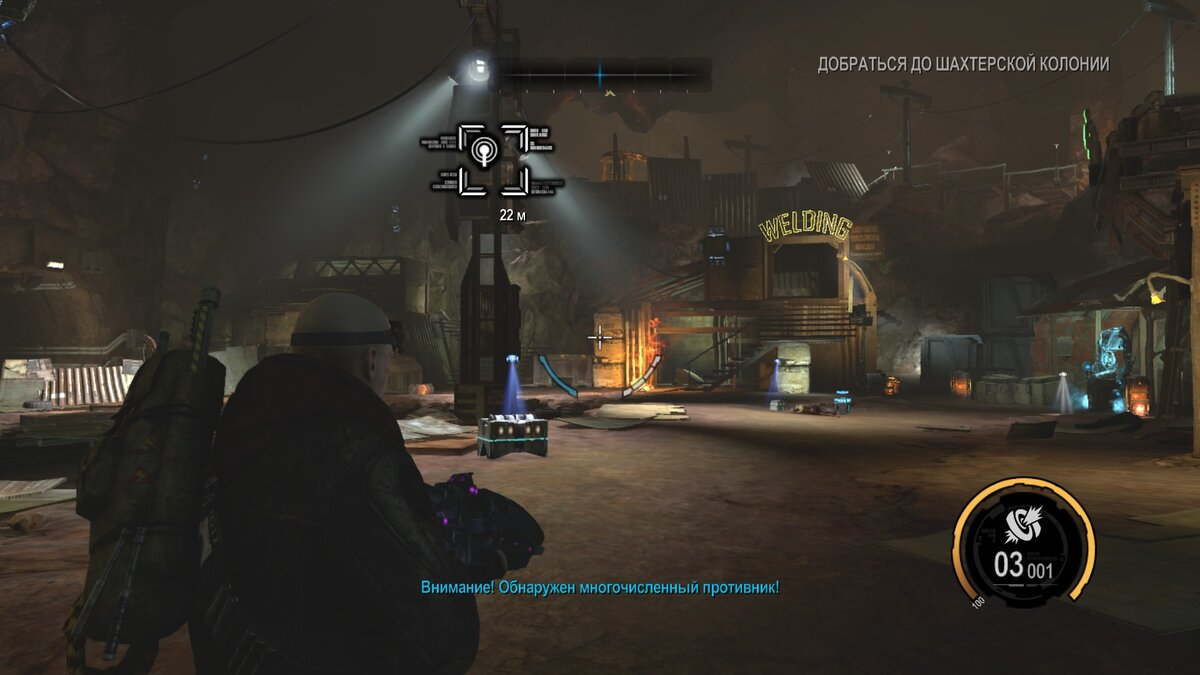Click the waypoint target marker
Viewport: 1200px width, 675px height.
point(493,159)
